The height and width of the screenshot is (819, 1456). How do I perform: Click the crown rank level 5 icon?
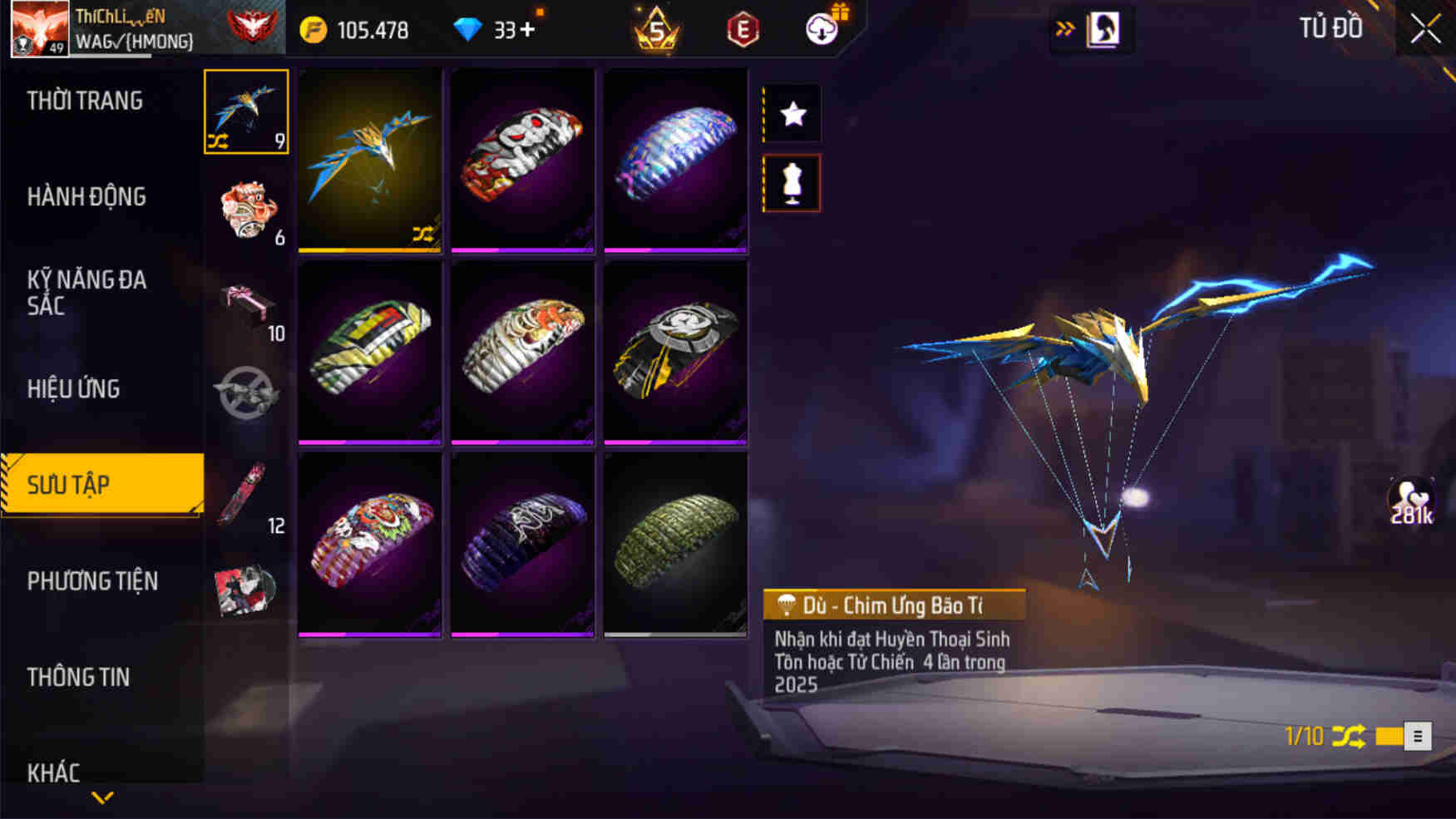pos(656,29)
